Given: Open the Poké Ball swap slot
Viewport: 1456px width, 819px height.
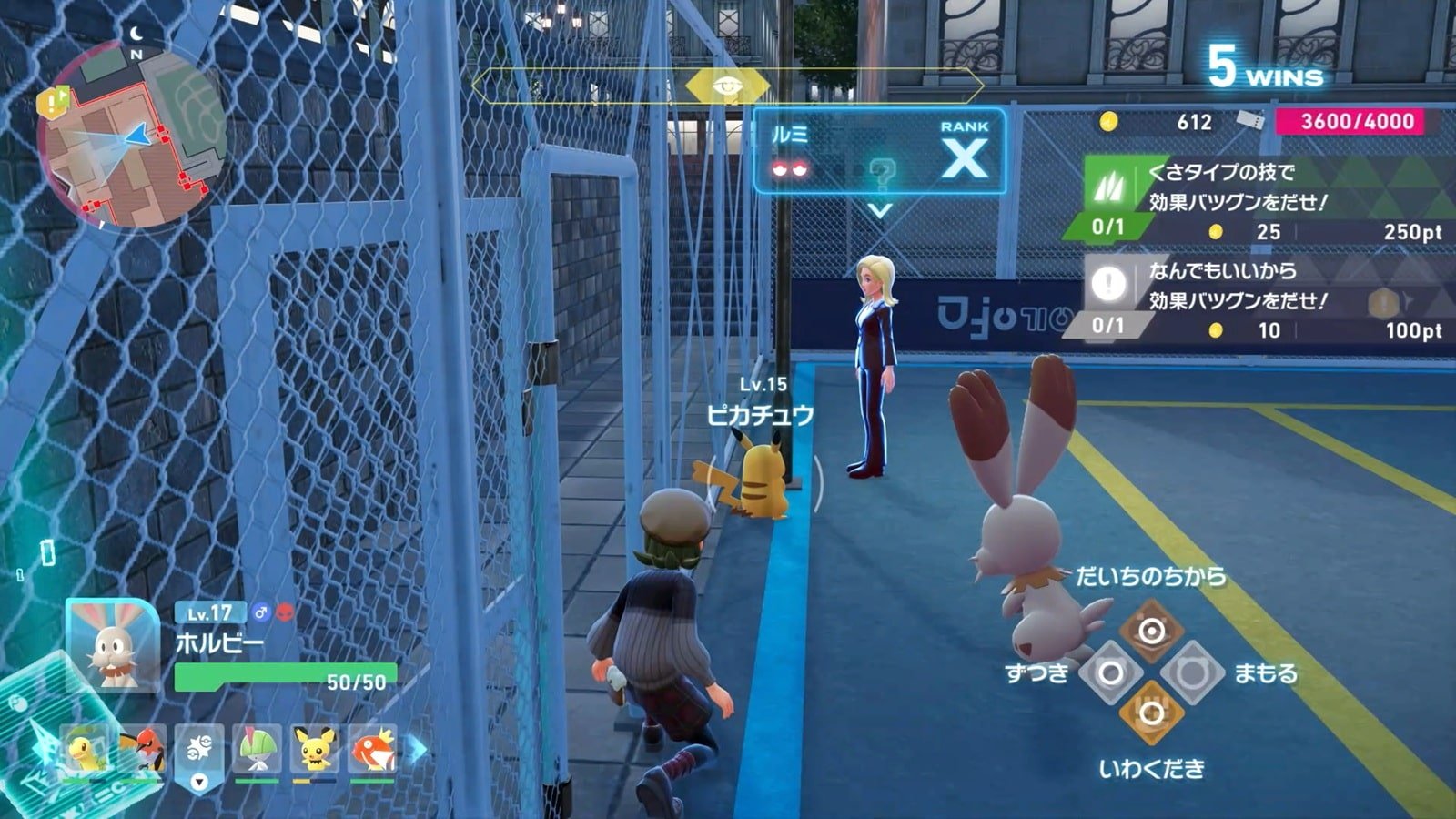Looking at the screenshot, I should [x=199, y=752].
